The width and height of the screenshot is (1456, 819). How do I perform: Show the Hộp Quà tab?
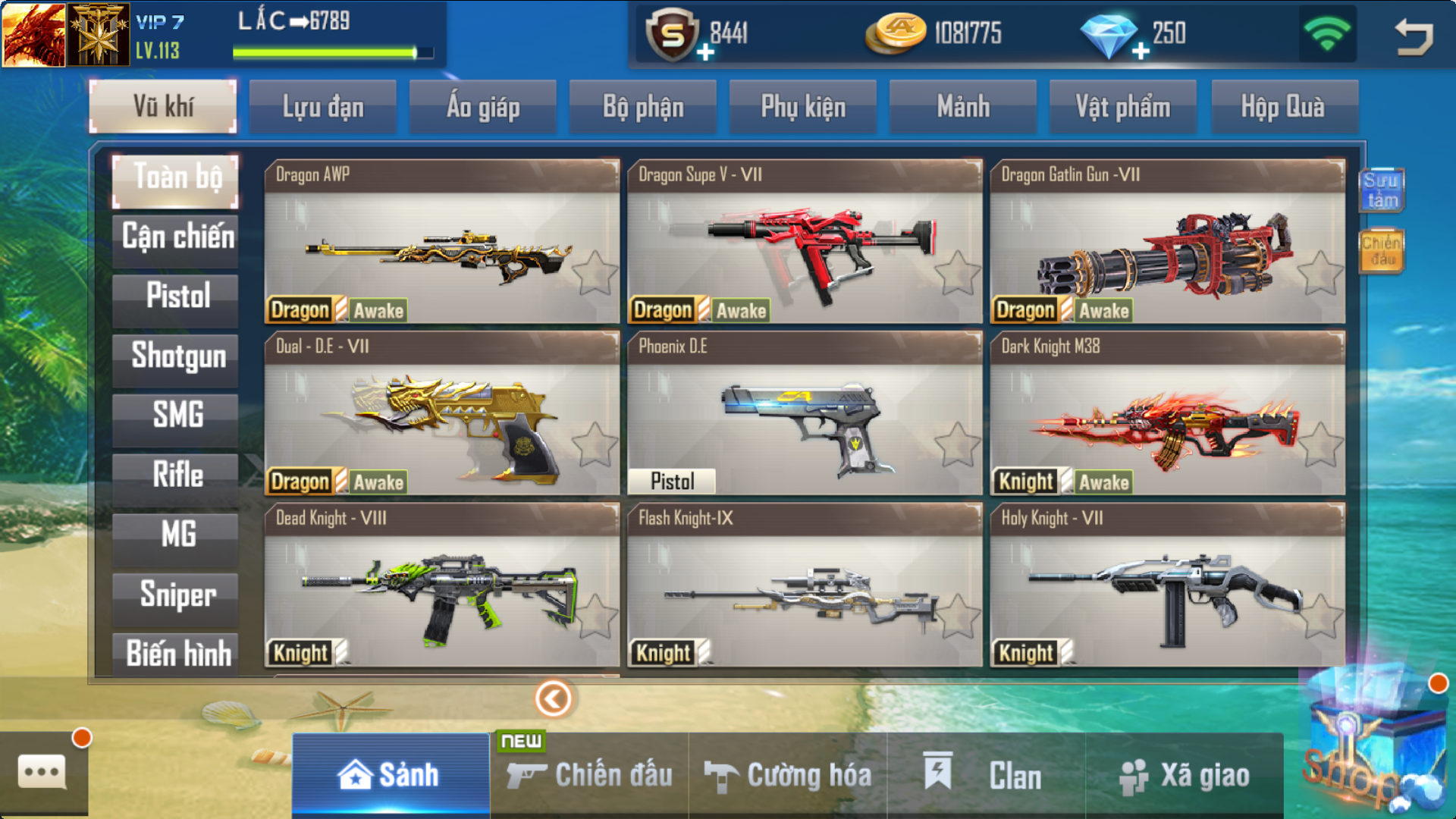[1283, 107]
